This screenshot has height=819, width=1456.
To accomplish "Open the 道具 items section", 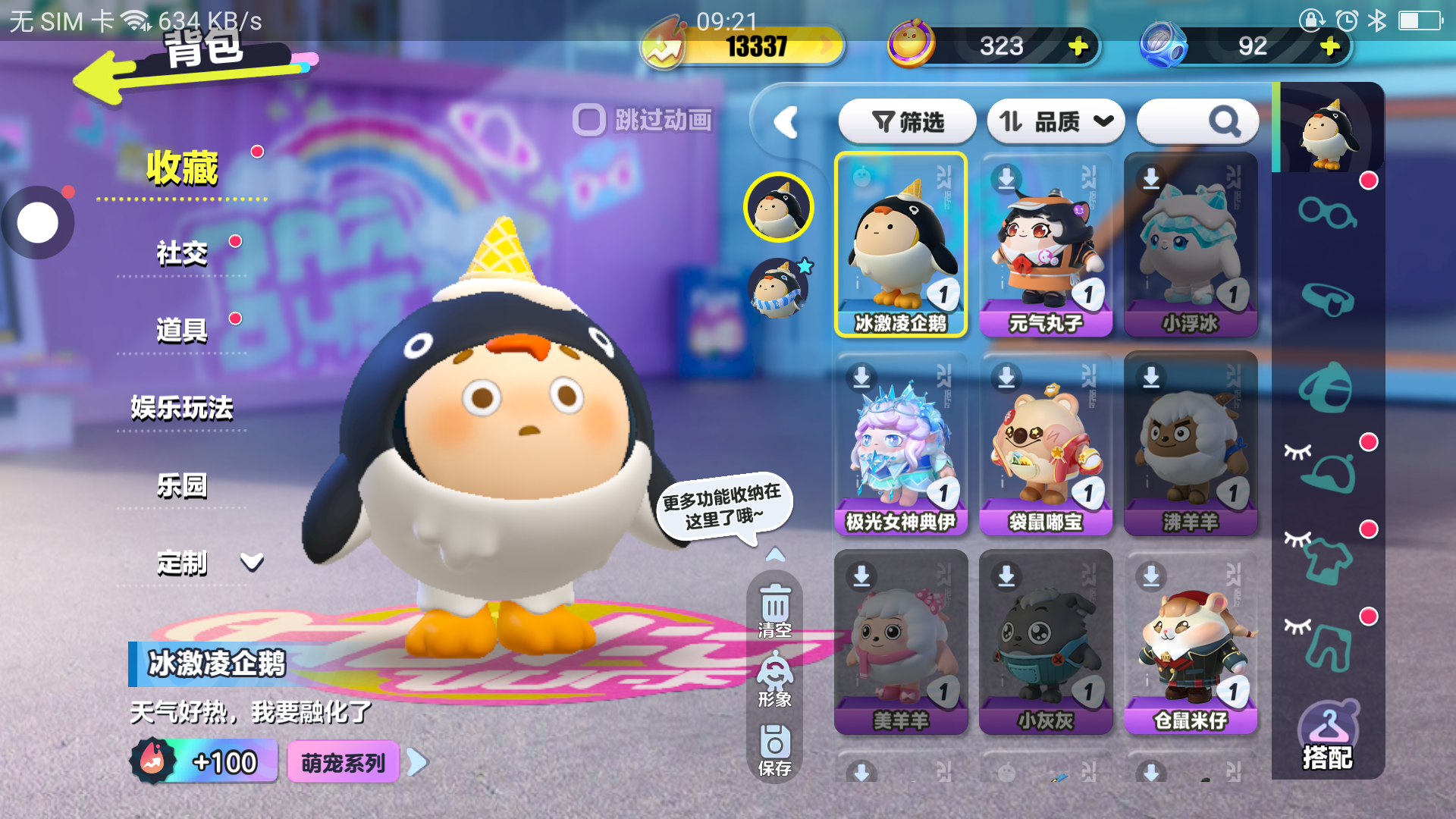I will click(182, 331).
